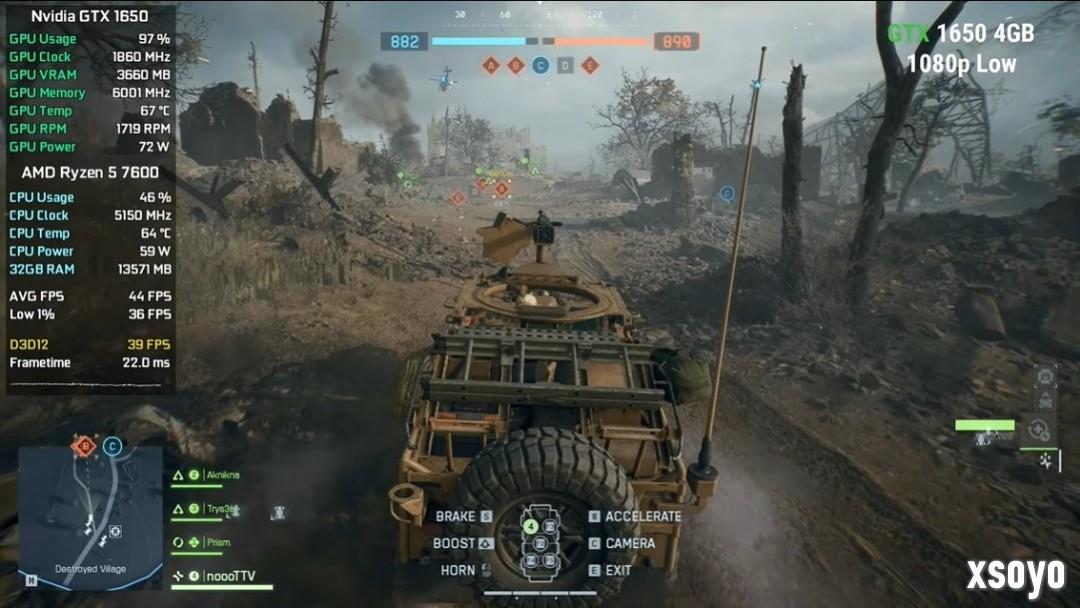Select squad member Aknikna
Screen dimensions: 1080x608
coord(222,476)
